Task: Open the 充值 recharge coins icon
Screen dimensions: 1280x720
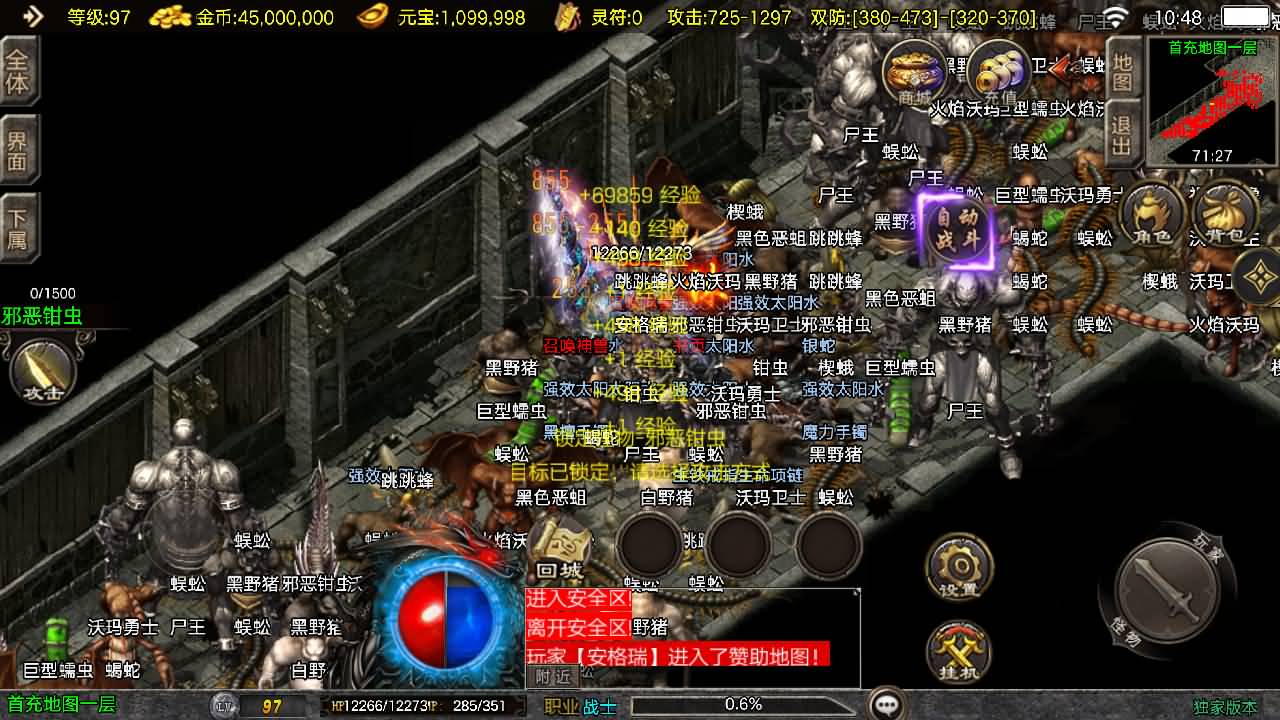Action: tap(999, 72)
